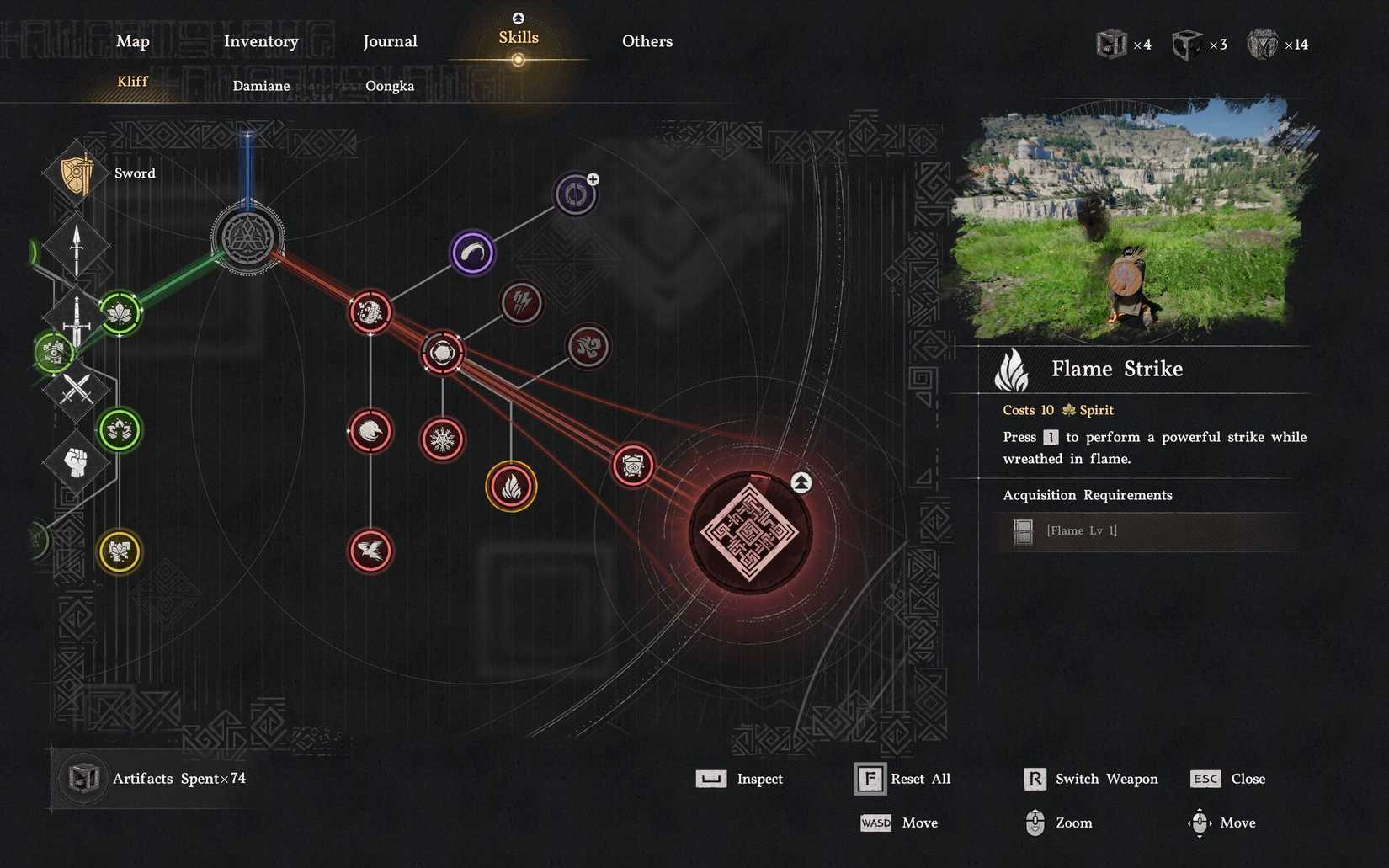This screenshot has width=1389, height=868.
Task: Select the snowflake ice skill node
Action: (442, 439)
